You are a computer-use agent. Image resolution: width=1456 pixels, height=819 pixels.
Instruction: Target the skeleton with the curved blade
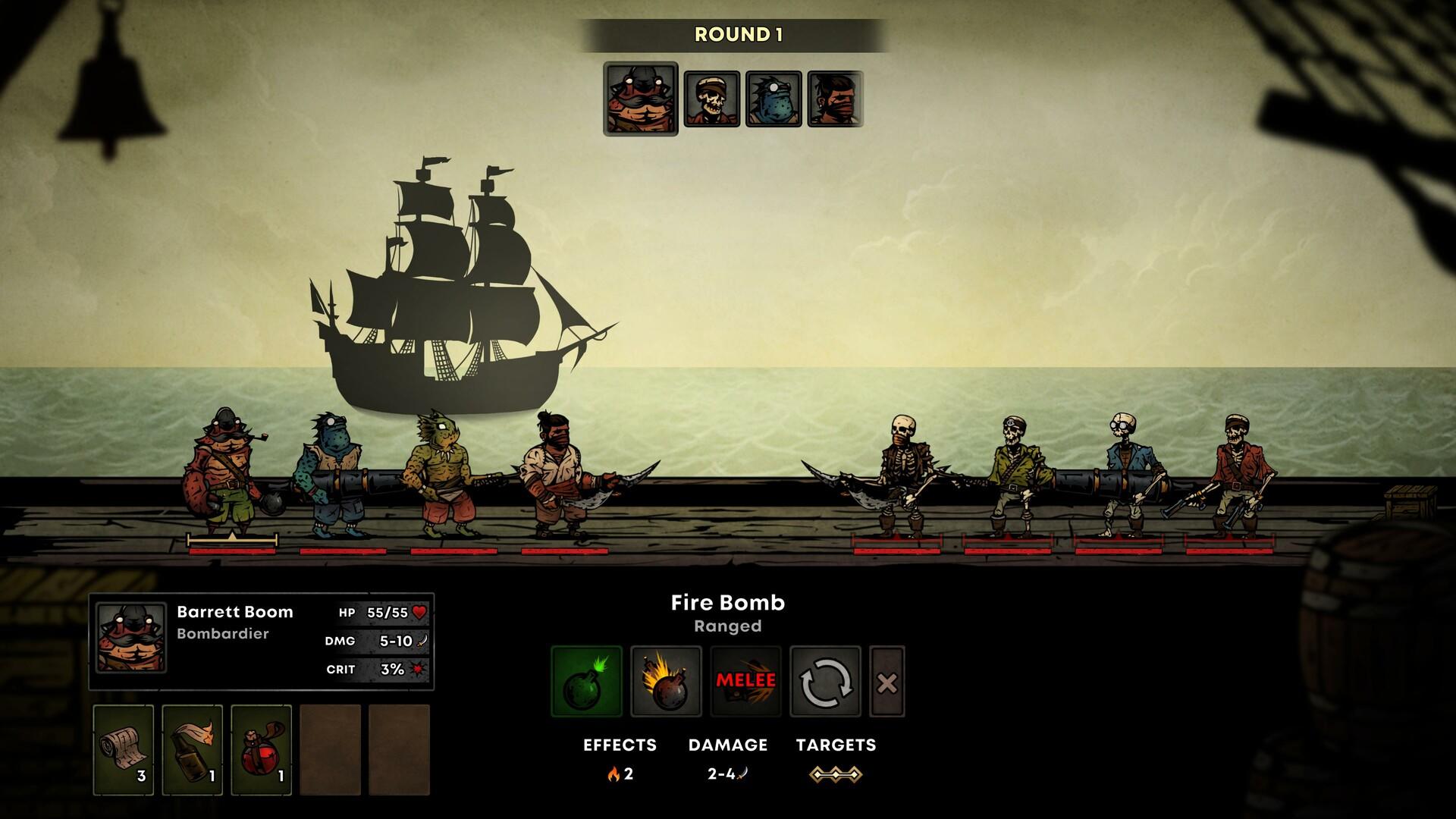click(900, 476)
